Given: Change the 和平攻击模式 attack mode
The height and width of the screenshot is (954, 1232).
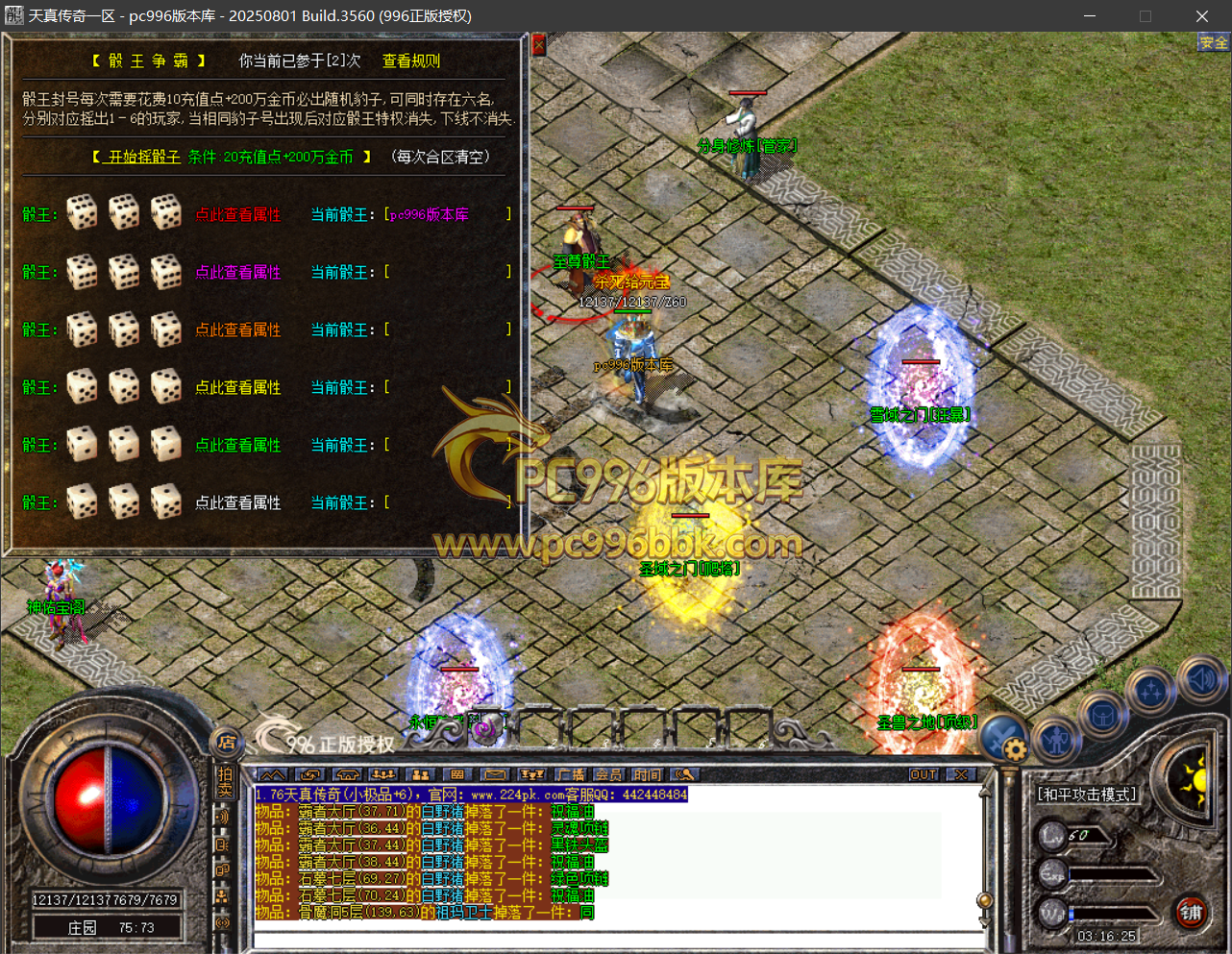Looking at the screenshot, I should point(1087,795).
